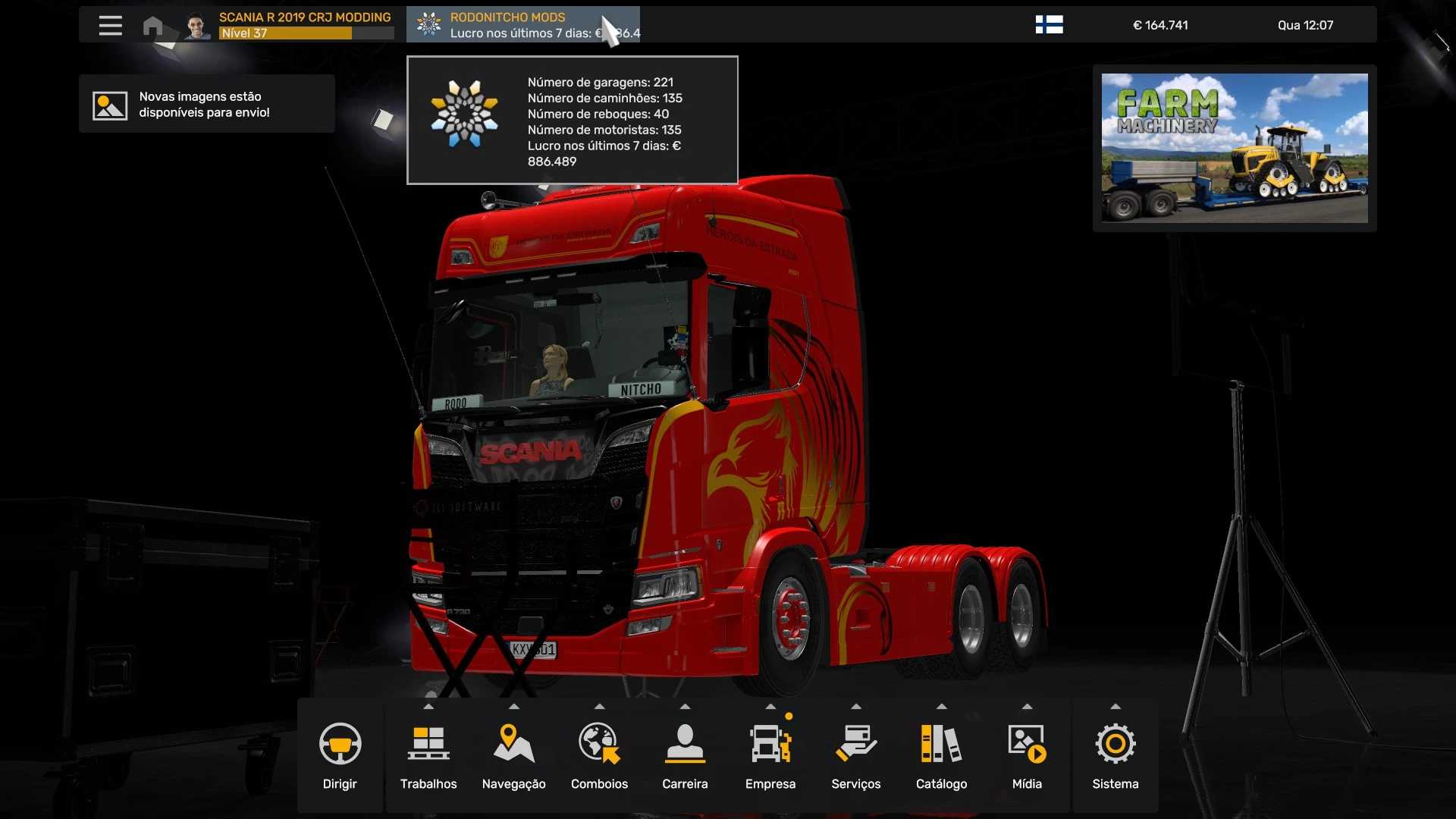
Task: Open the Catálogo catalog menu
Action: [x=941, y=756]
